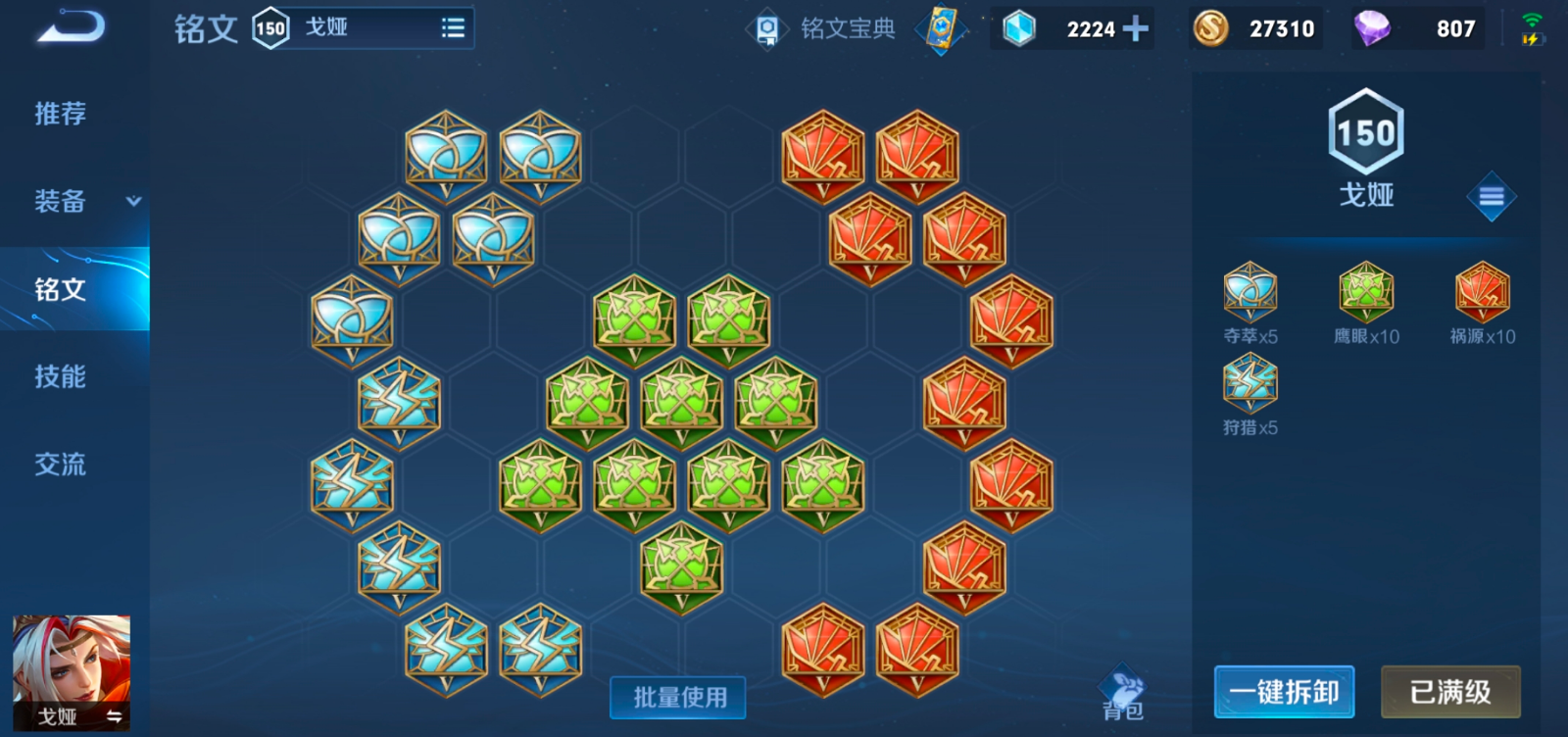This screenshot has width=1568, height=737.
Task: Click 一键拆卸 to remove all runes
Action: pos(1284,692)
